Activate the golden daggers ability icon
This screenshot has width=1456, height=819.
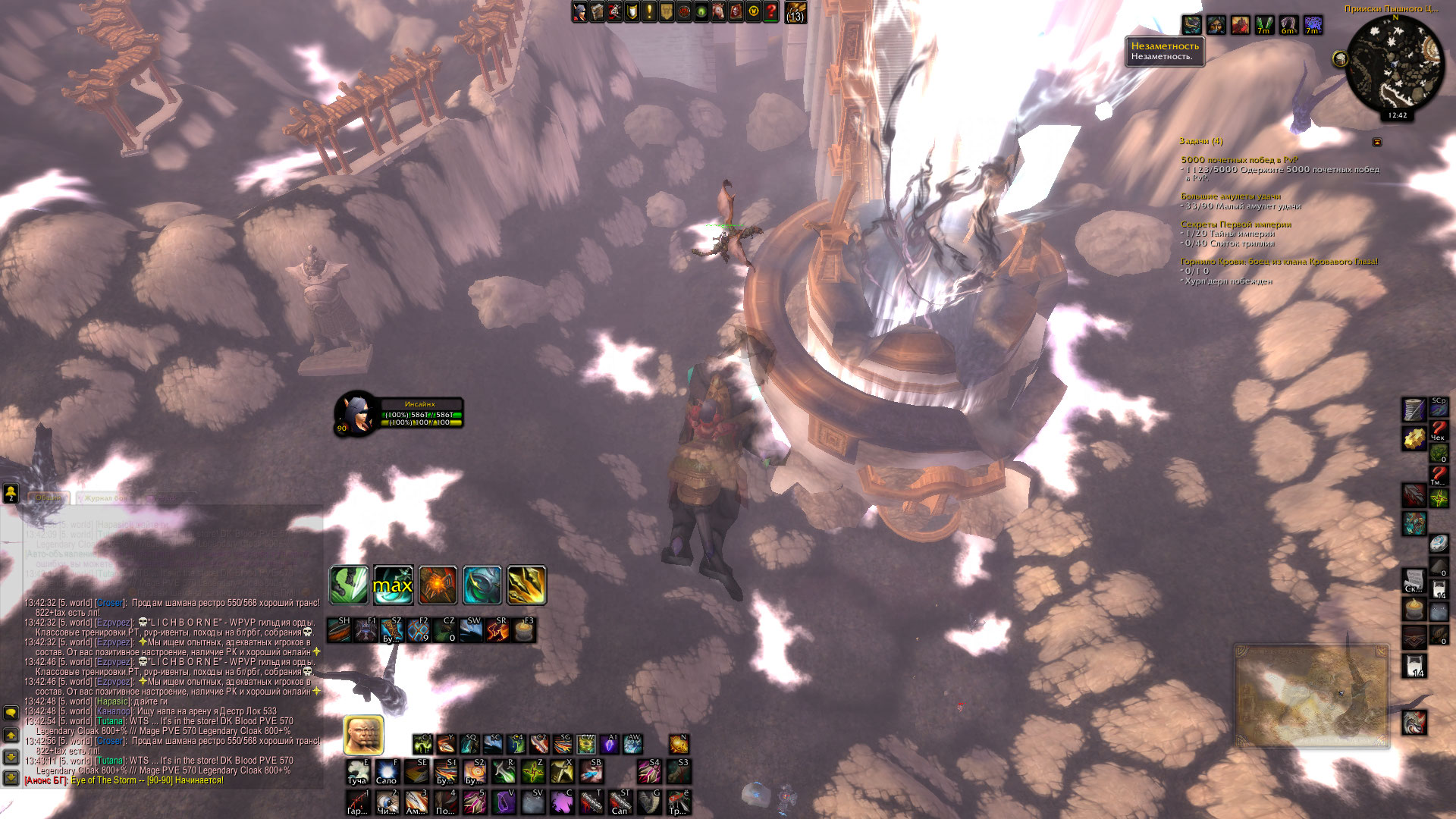point(526,585)
